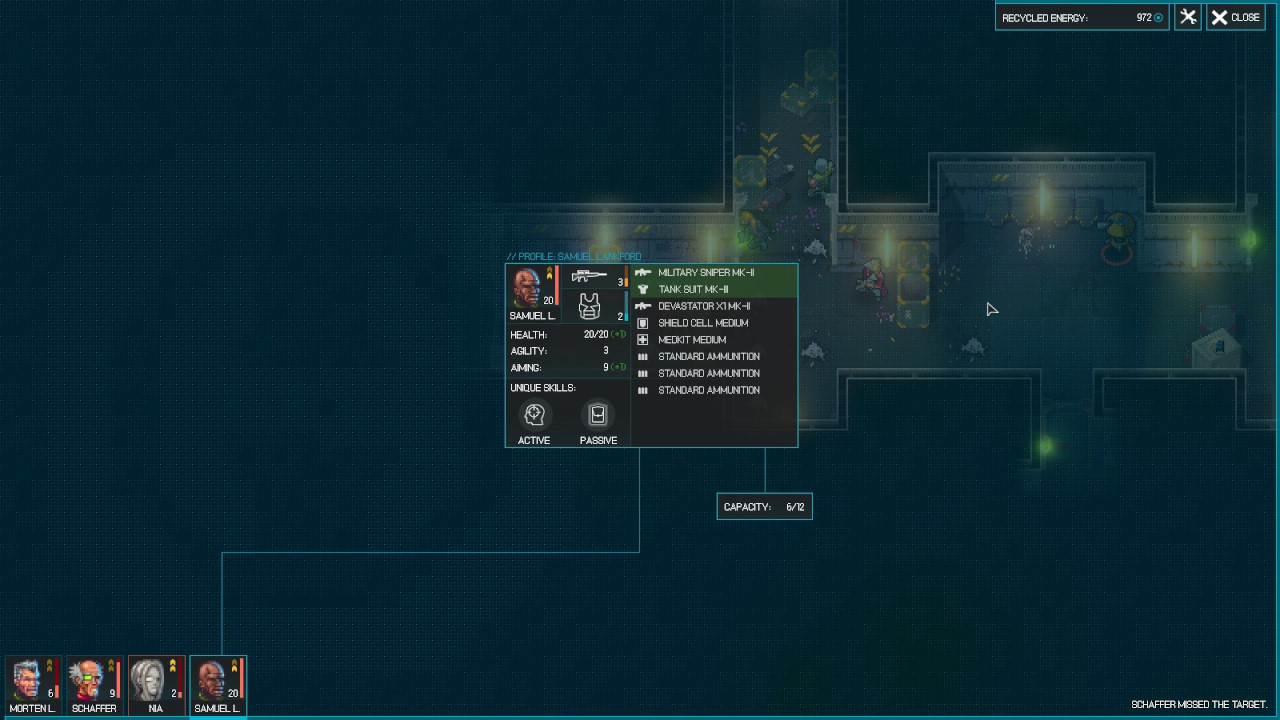Switch to Nia's squad portrait
Screen dimensions: 1280x720
[156, 684]
